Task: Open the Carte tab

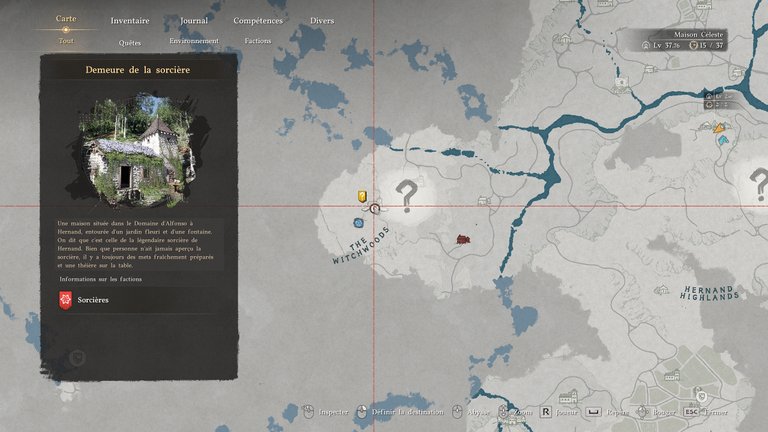Action: pyautogui.click(x=66, y=19)
